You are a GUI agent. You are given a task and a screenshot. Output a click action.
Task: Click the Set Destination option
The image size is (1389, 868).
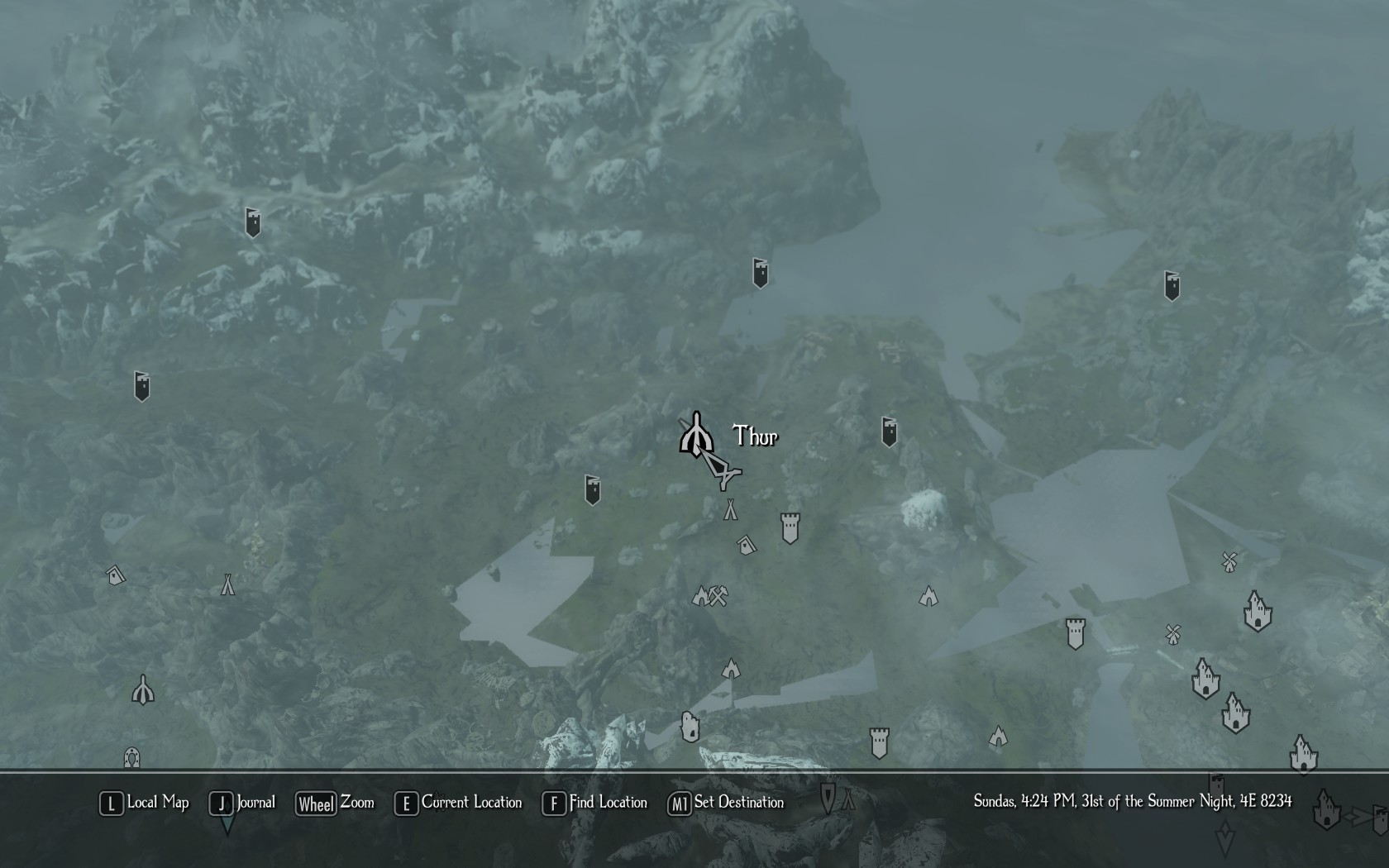[727, 803]
